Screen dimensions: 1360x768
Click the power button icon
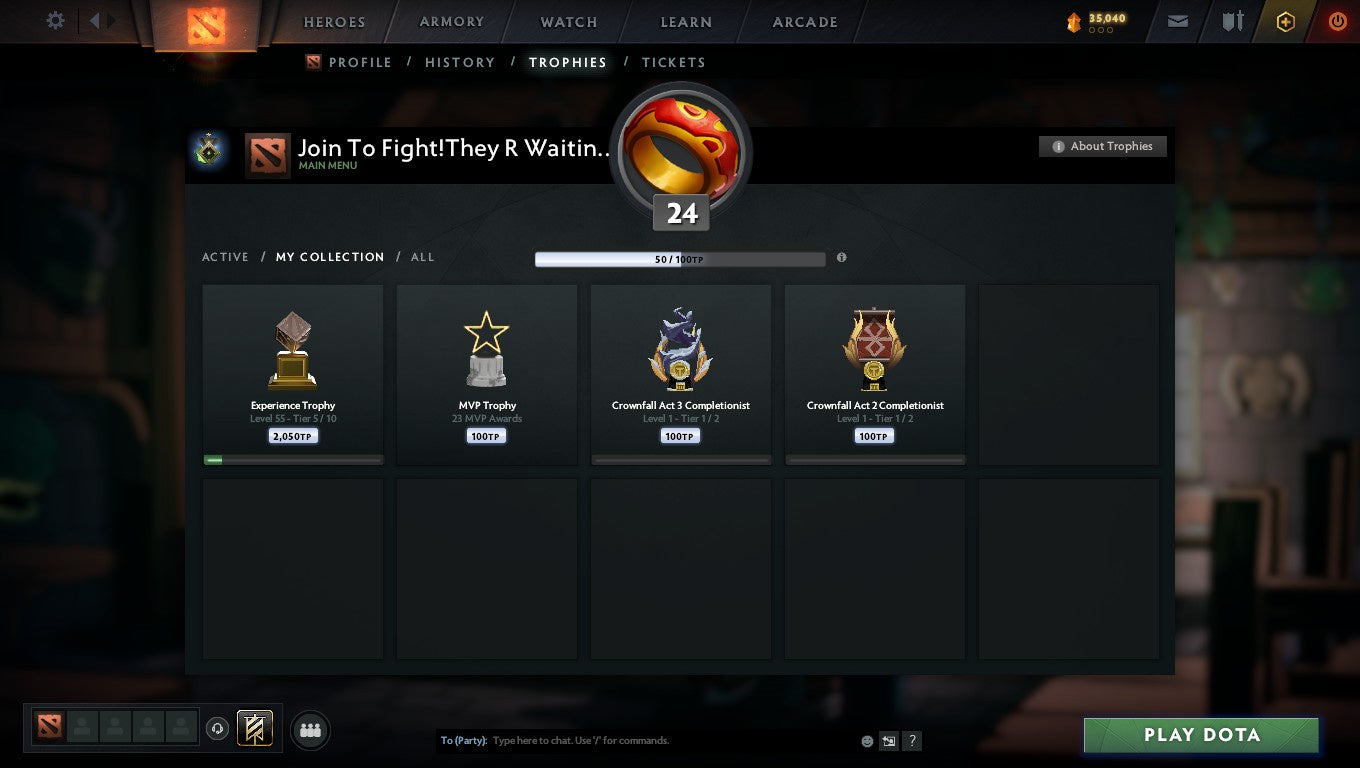pyautogui.click(x=1338, y=22)
